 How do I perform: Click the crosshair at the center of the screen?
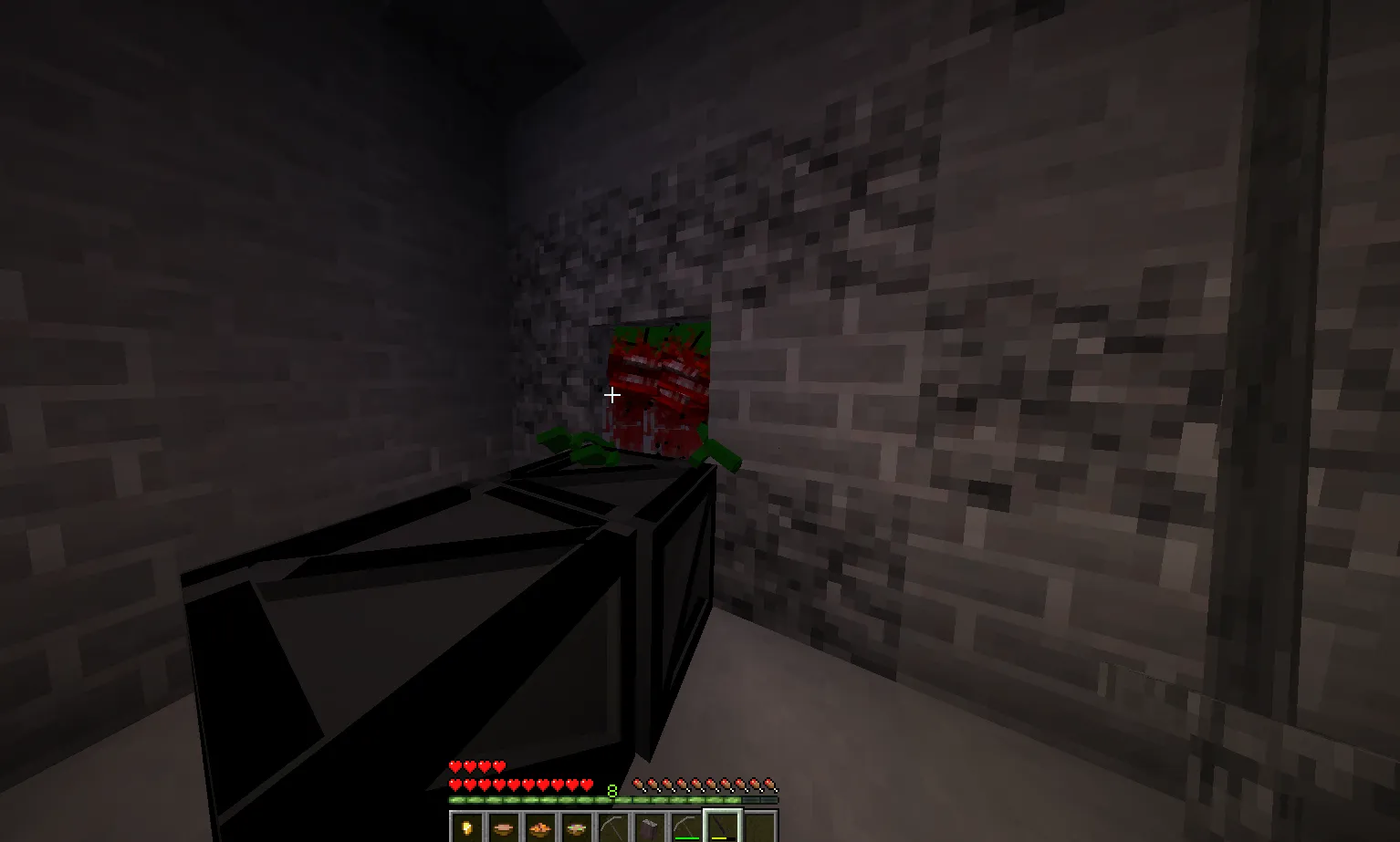pyautogui.click(x=611, y=394)
